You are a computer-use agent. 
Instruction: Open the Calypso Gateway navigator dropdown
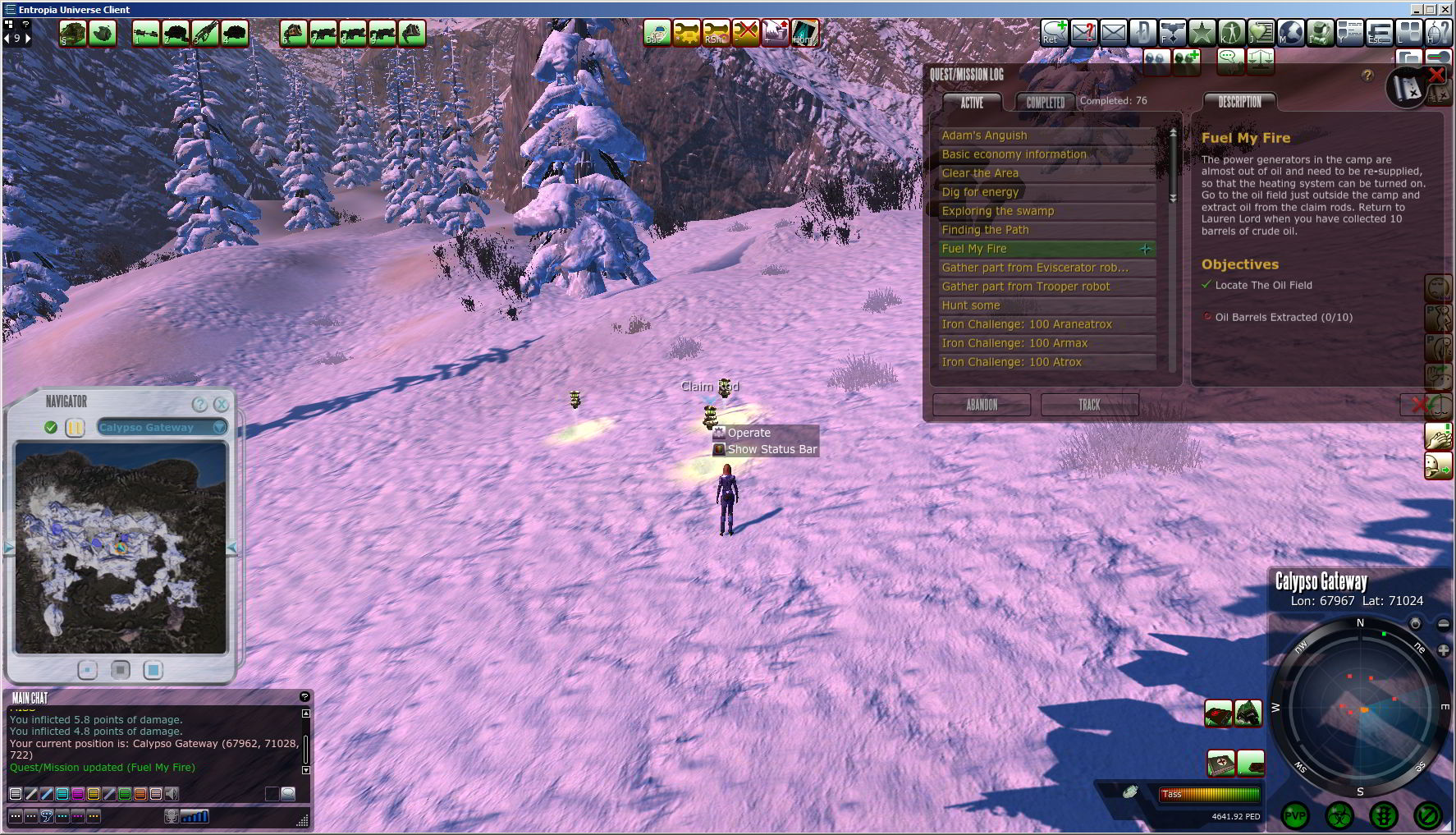[x=219, y=427]
